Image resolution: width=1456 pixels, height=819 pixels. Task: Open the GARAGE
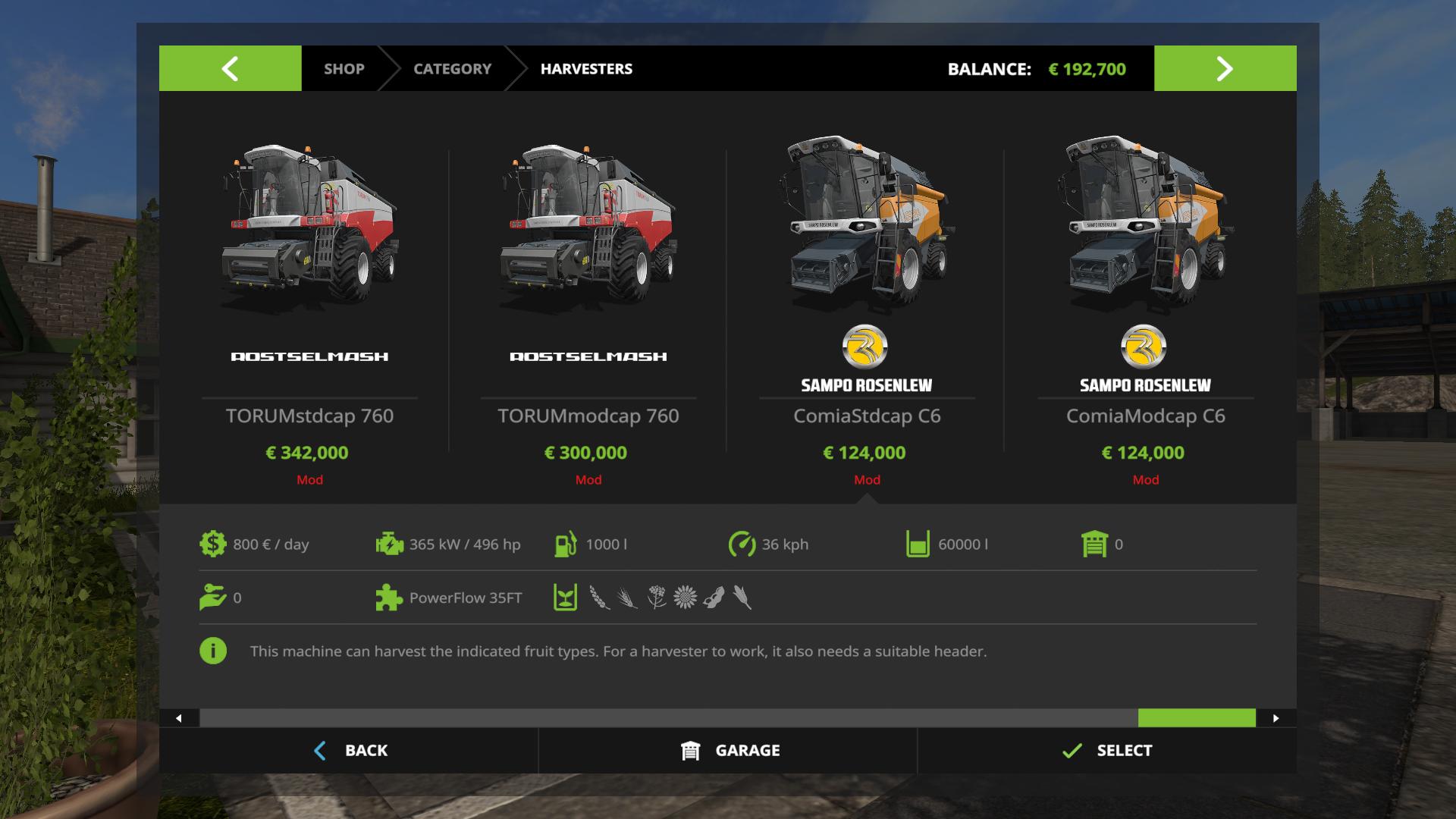click(730, 750)
